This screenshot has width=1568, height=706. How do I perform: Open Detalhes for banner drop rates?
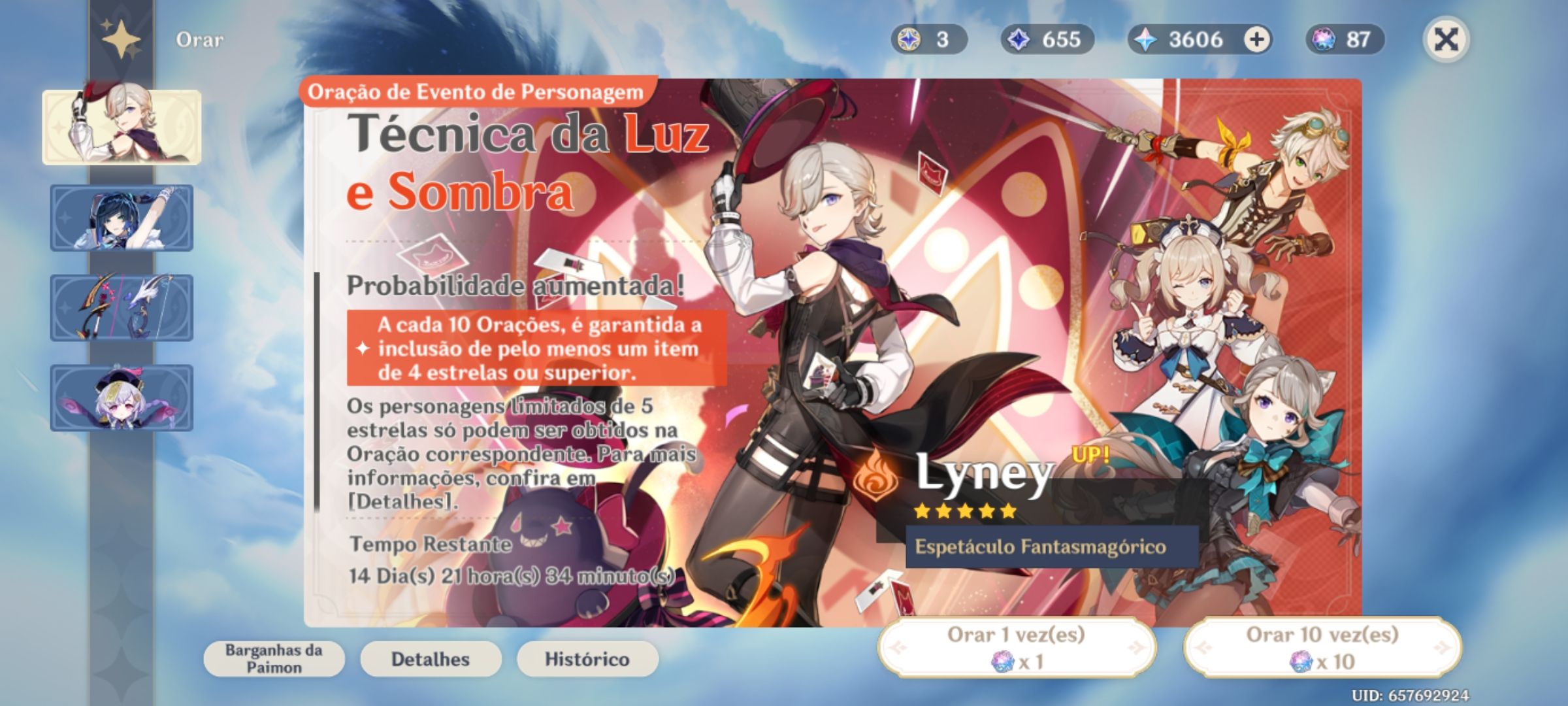point(429,659)
